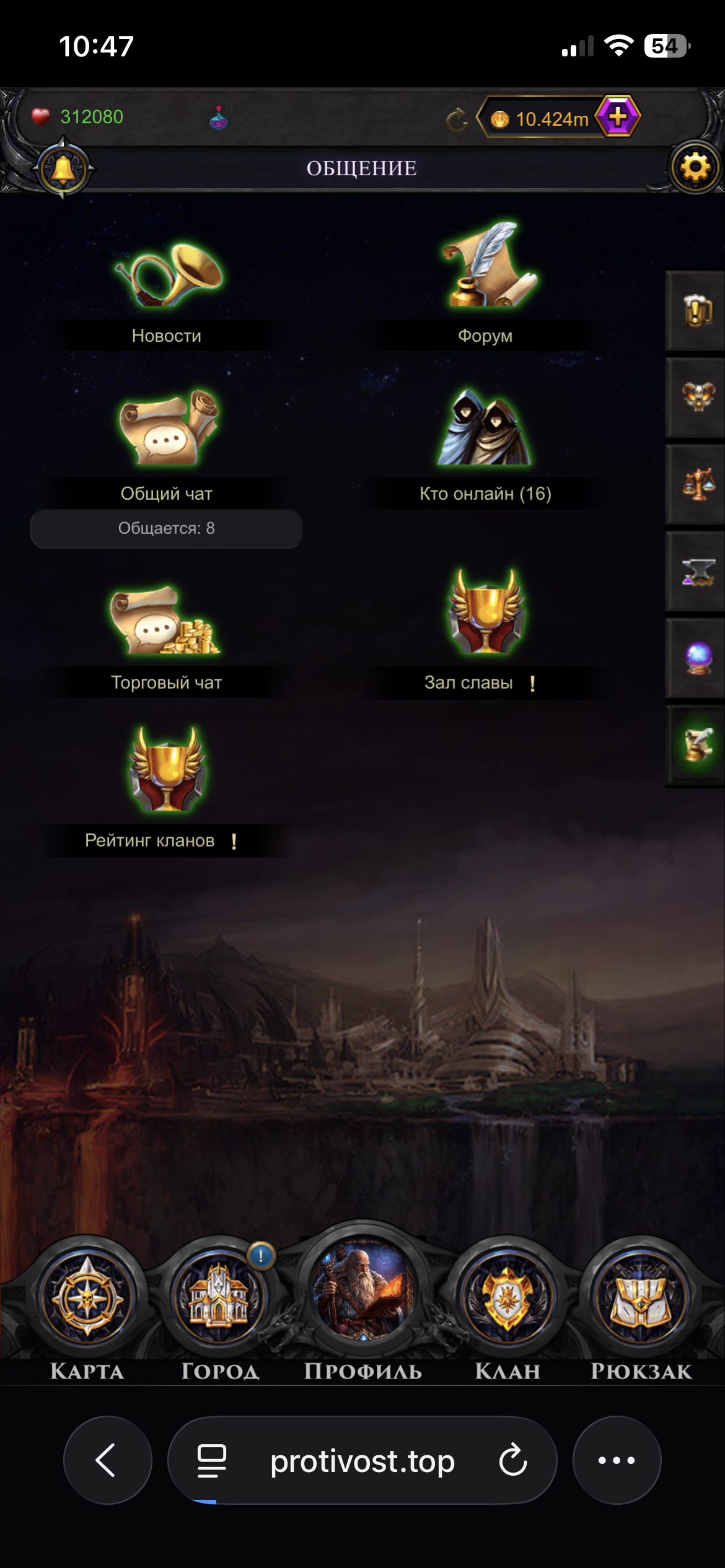Viewport: 725px width, 1568px height.
Task: Open the scales side shortcut
Action: pyautogui.click(x=698, y=484)
